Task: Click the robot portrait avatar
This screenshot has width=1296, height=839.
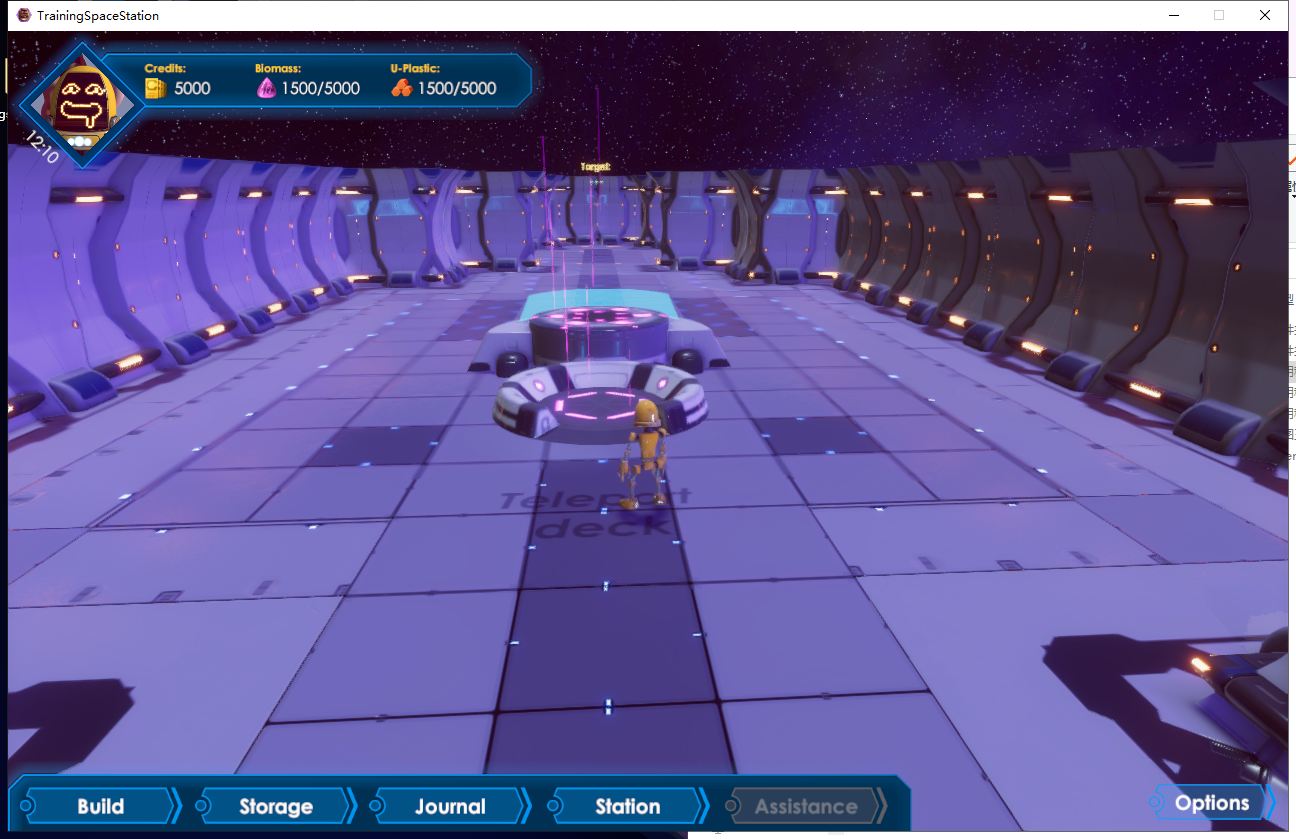Action: click(x=82, y=102)
